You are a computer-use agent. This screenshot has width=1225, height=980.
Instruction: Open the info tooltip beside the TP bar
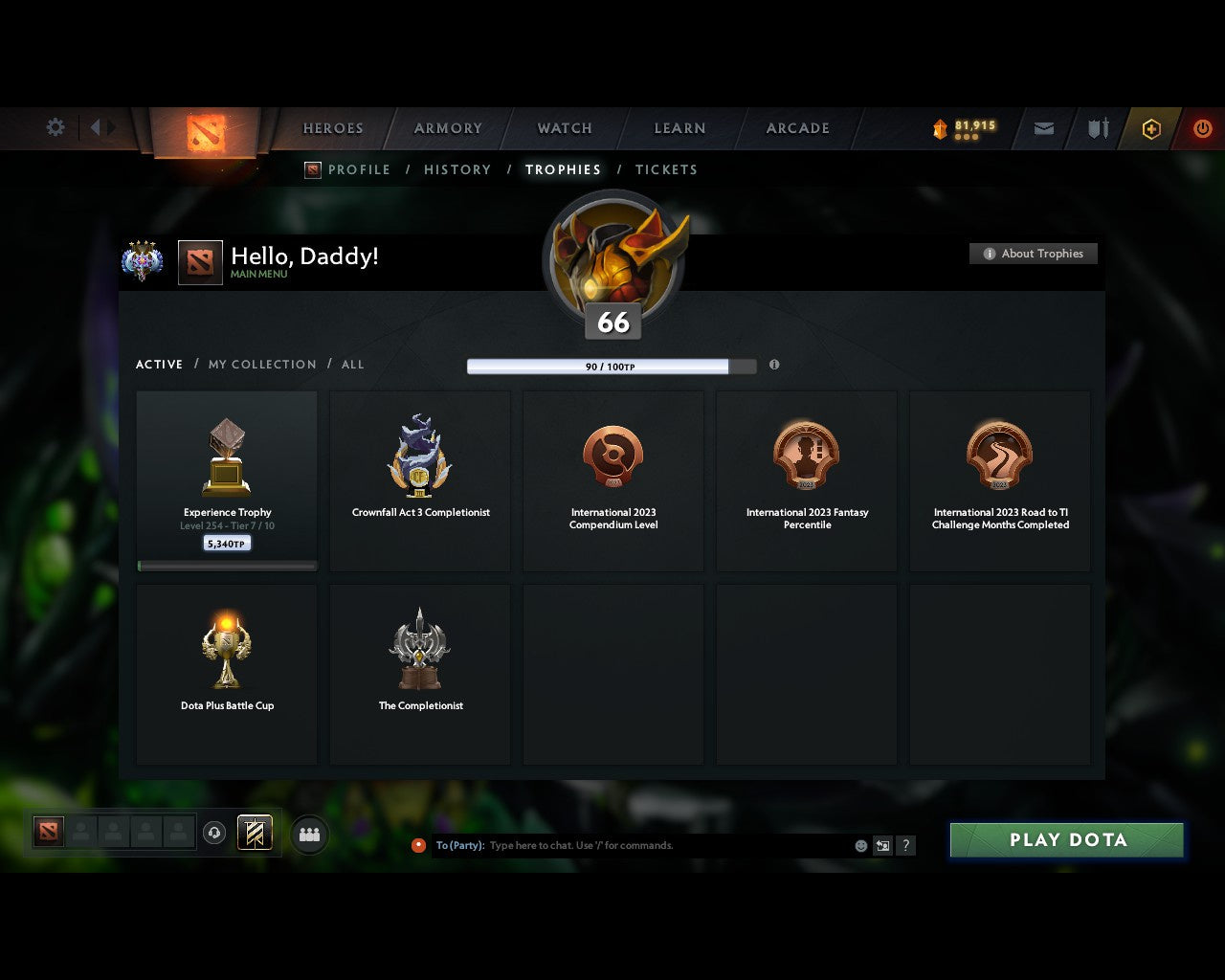774,366
